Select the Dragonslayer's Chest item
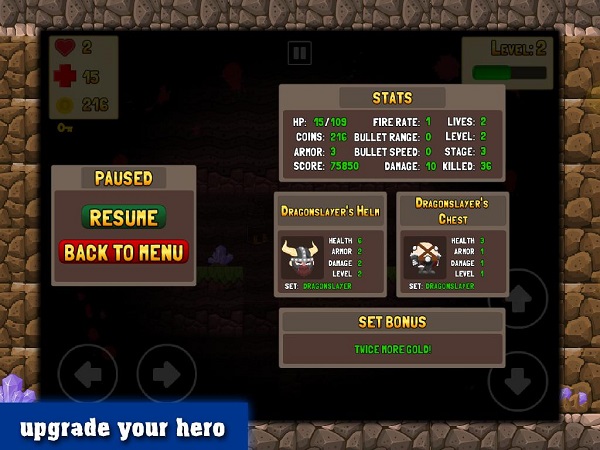The height and width of the screenshot is (450, 600). tap(425, 258)
